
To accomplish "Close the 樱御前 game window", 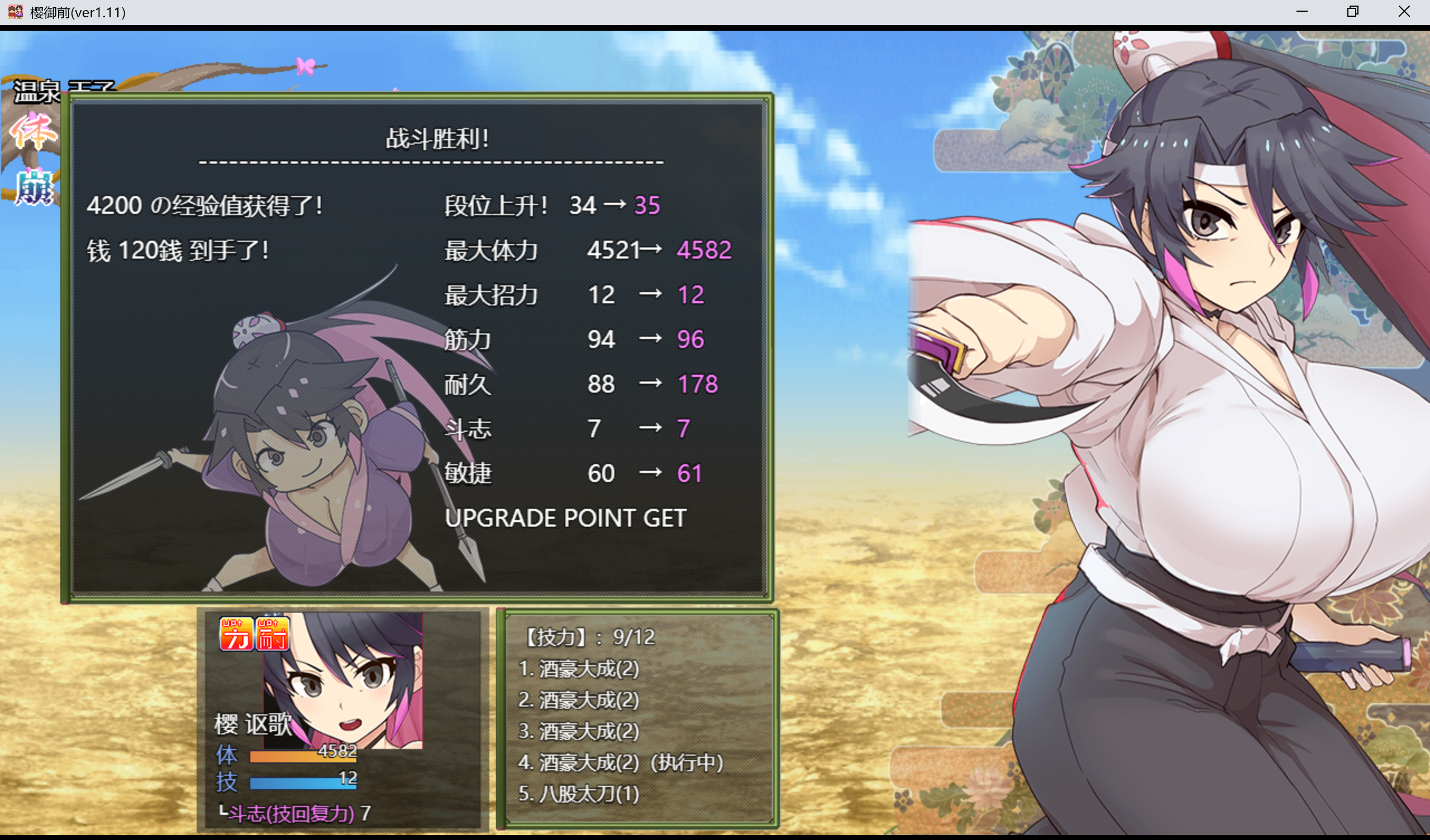I will (x=1404, y=11).
